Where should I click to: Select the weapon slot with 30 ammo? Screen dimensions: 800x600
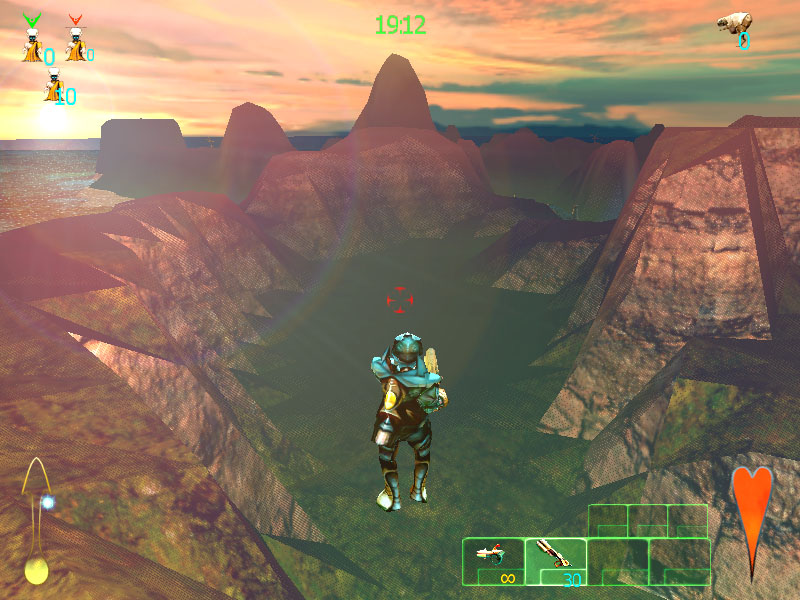[555, 562]
